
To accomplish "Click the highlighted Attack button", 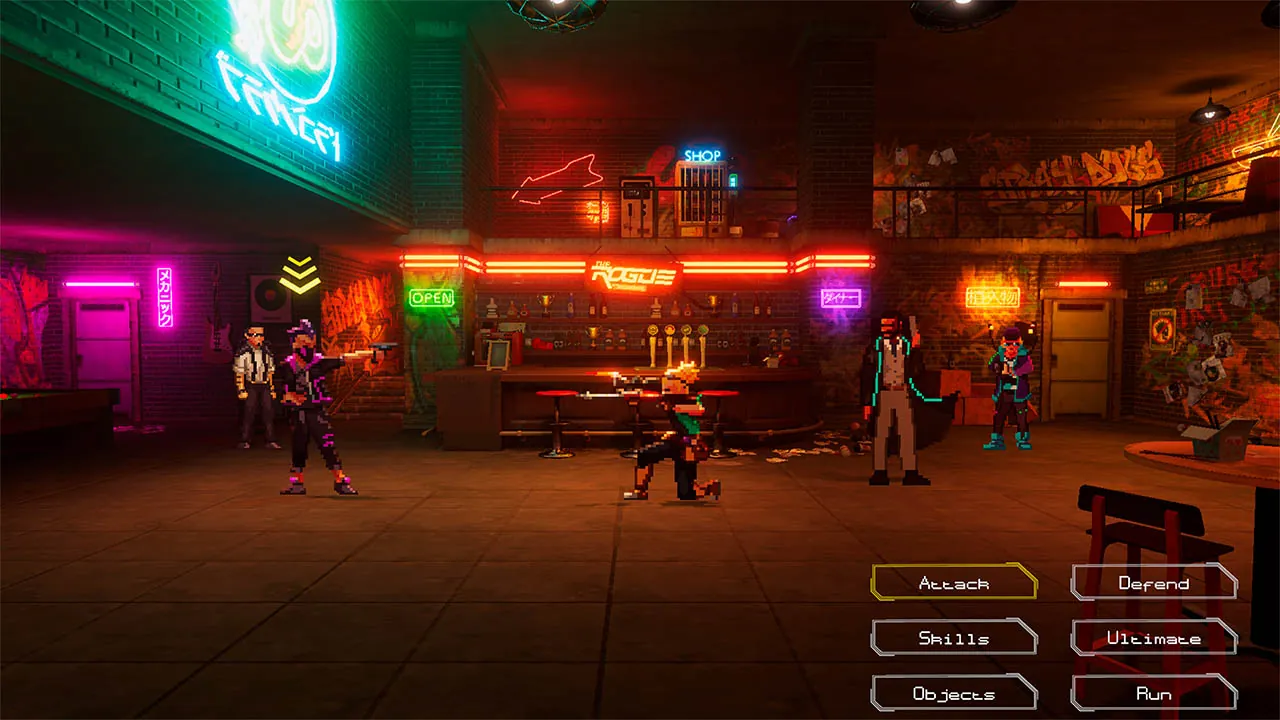I will (953, 581).
